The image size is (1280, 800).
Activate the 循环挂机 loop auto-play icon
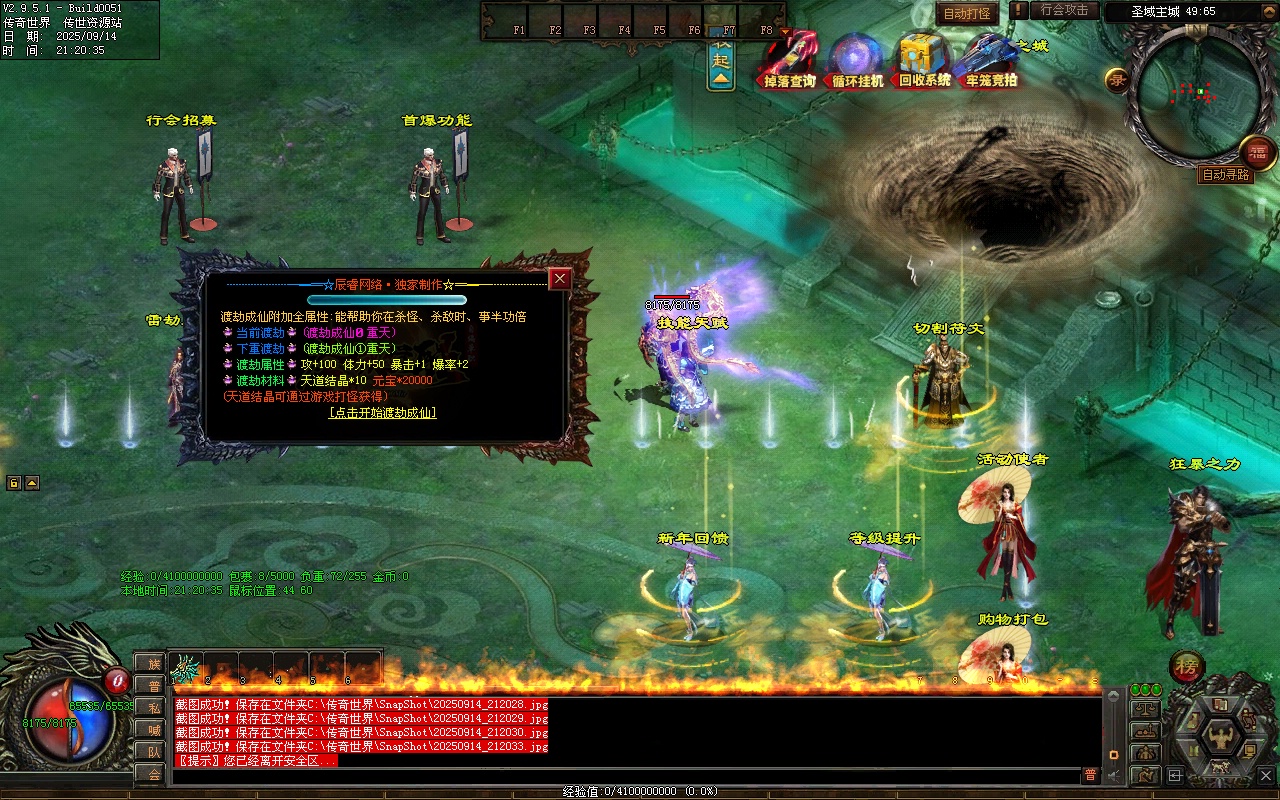[x=857, y=61]
